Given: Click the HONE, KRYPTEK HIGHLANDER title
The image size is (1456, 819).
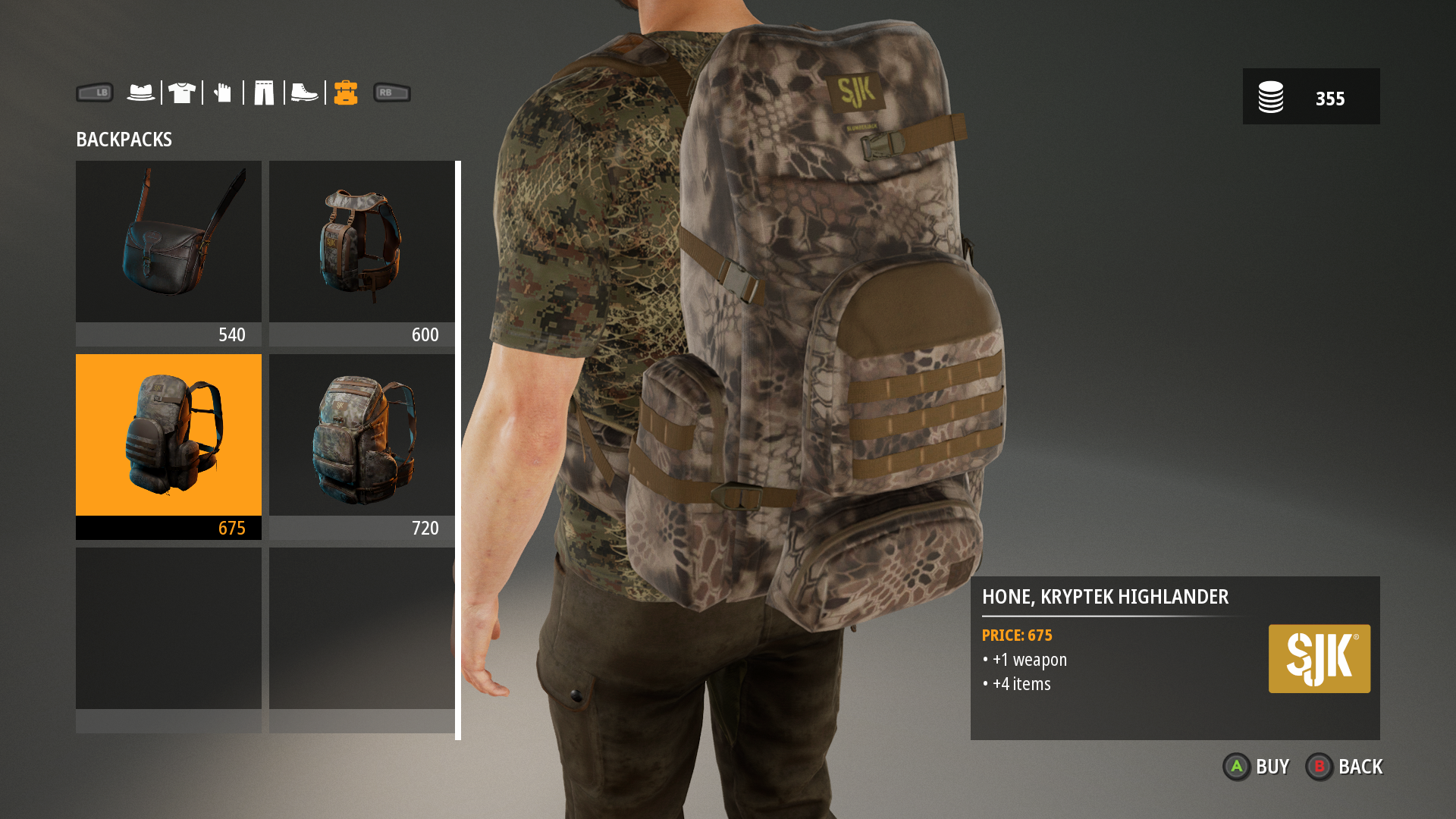Looking at the screenshot, I should click(x=1106, y=598).
